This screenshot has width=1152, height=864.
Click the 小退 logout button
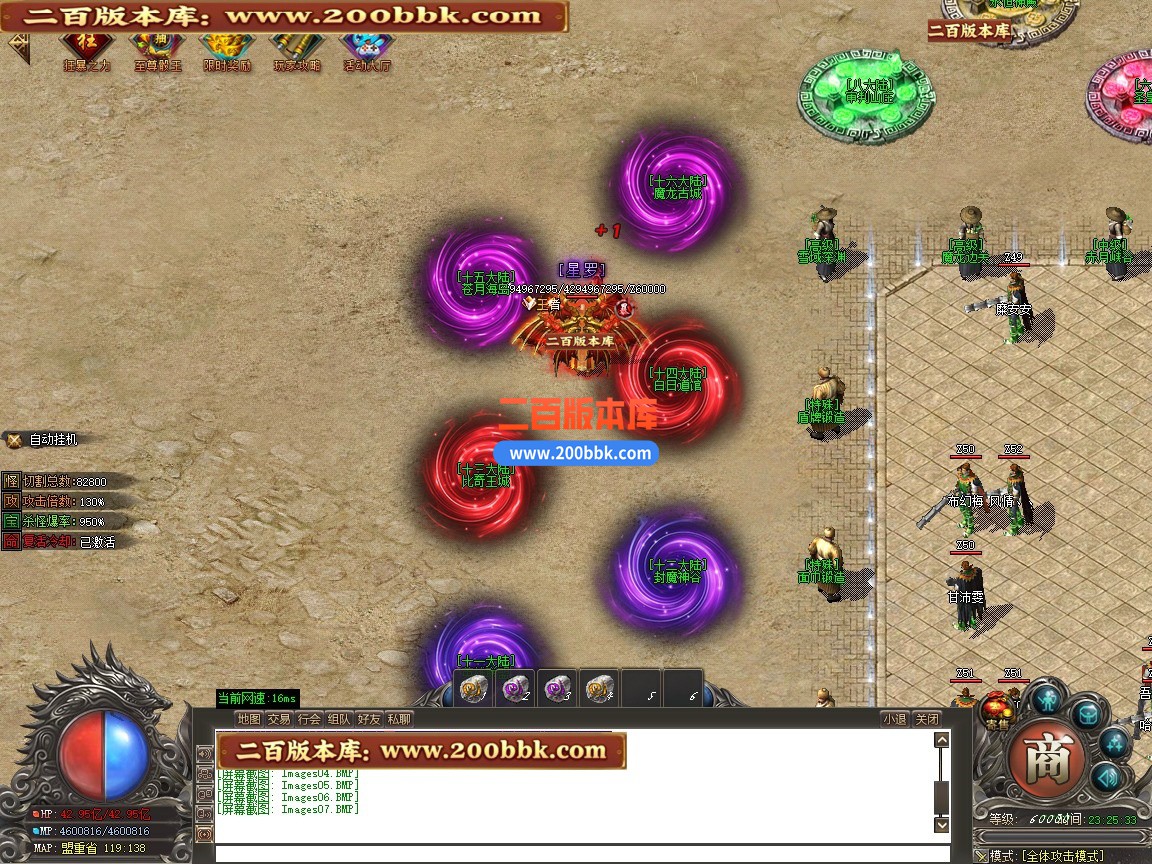click(894, 719)
